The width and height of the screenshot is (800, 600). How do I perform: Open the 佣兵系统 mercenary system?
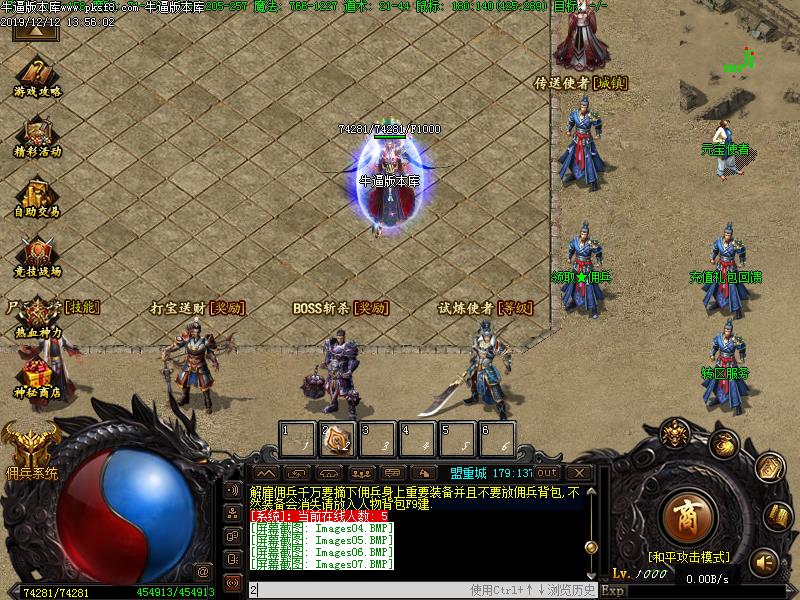[30, 450]
